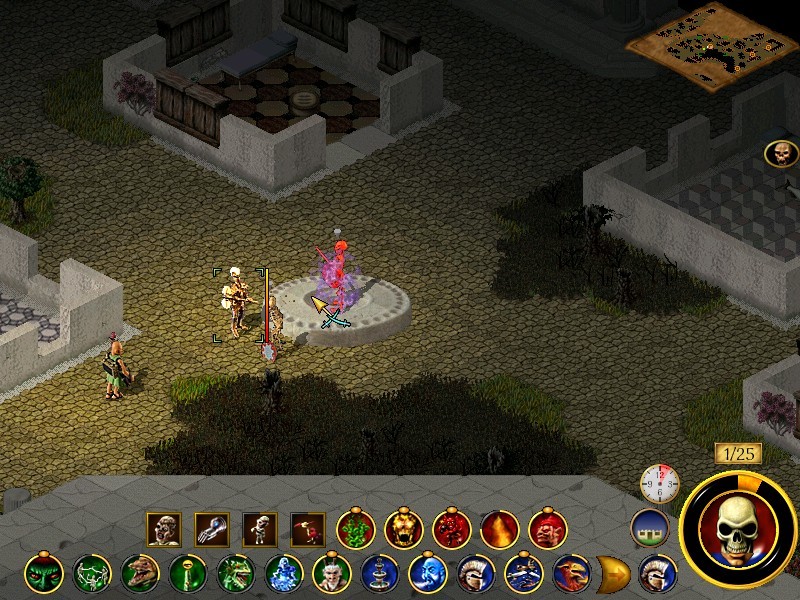
Task: Activate the dancing circle spell icon
Action: 91,574
